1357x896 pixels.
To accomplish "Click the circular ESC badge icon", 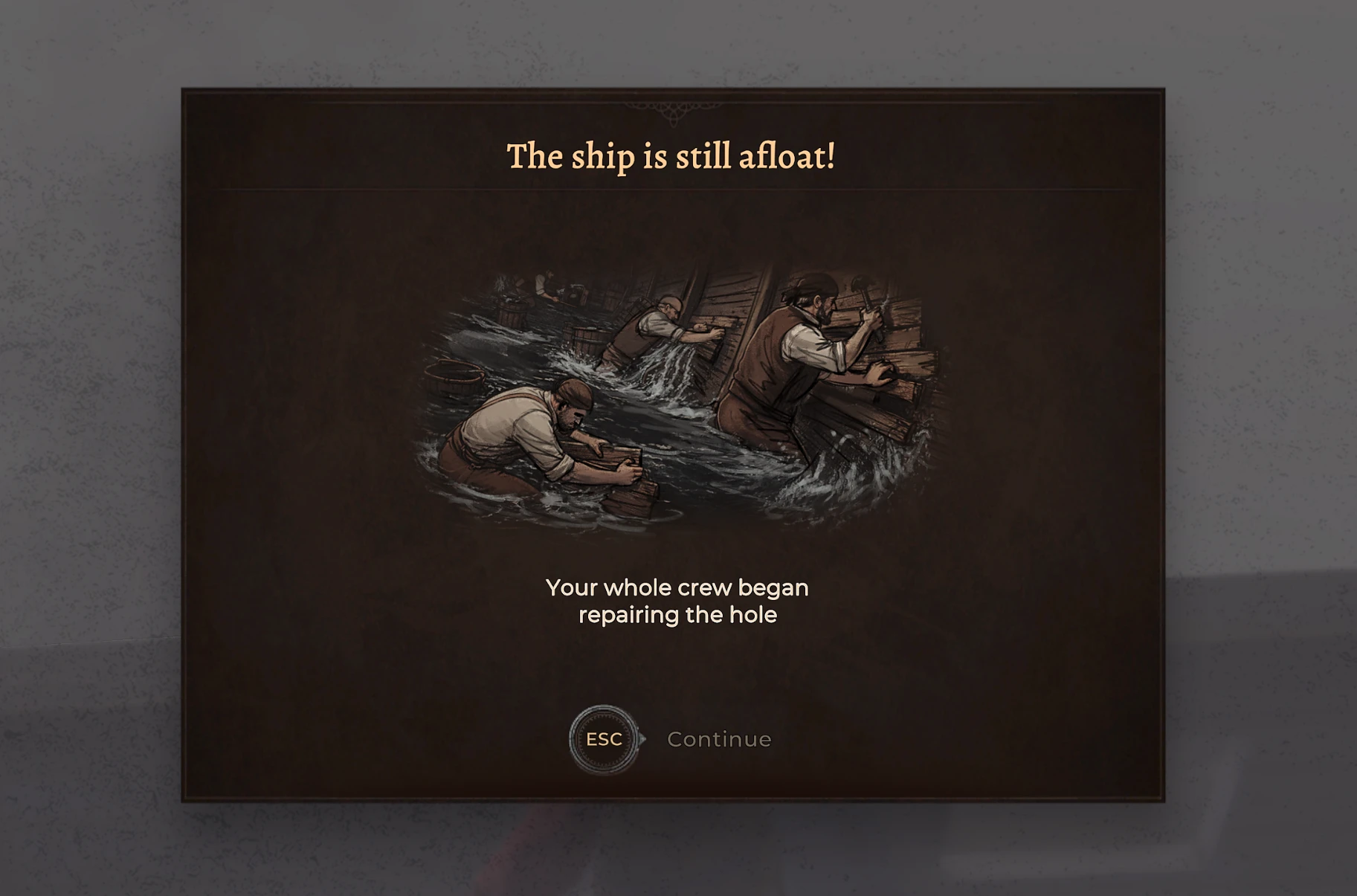I will point(604,739).
